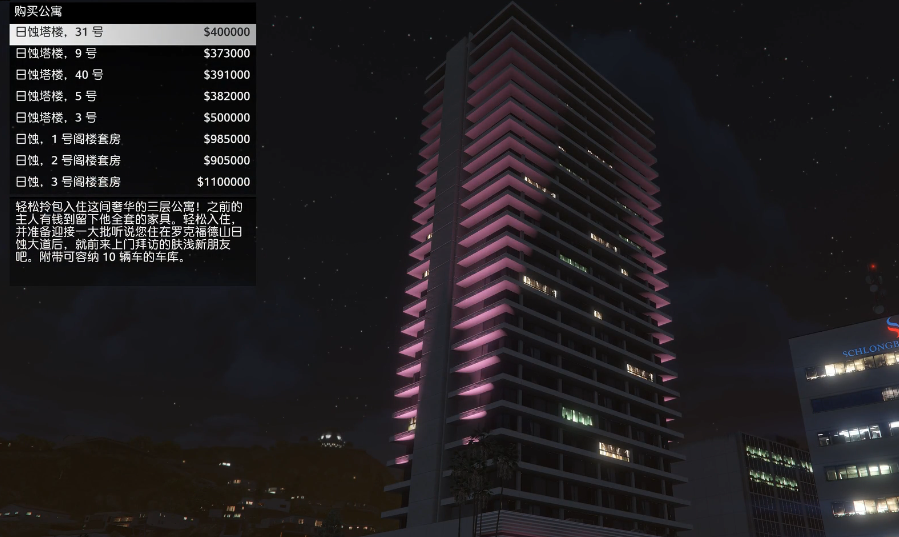Screen dimensions: 899x537
Task: Select 日蚀塔楼 5 号 at $382000
Action: (x=132, y=97)
